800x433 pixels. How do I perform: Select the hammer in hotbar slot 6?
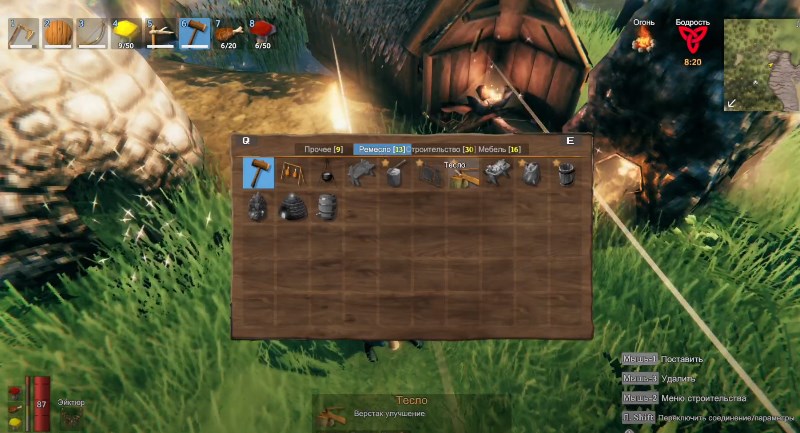click(x=193, y=34)
